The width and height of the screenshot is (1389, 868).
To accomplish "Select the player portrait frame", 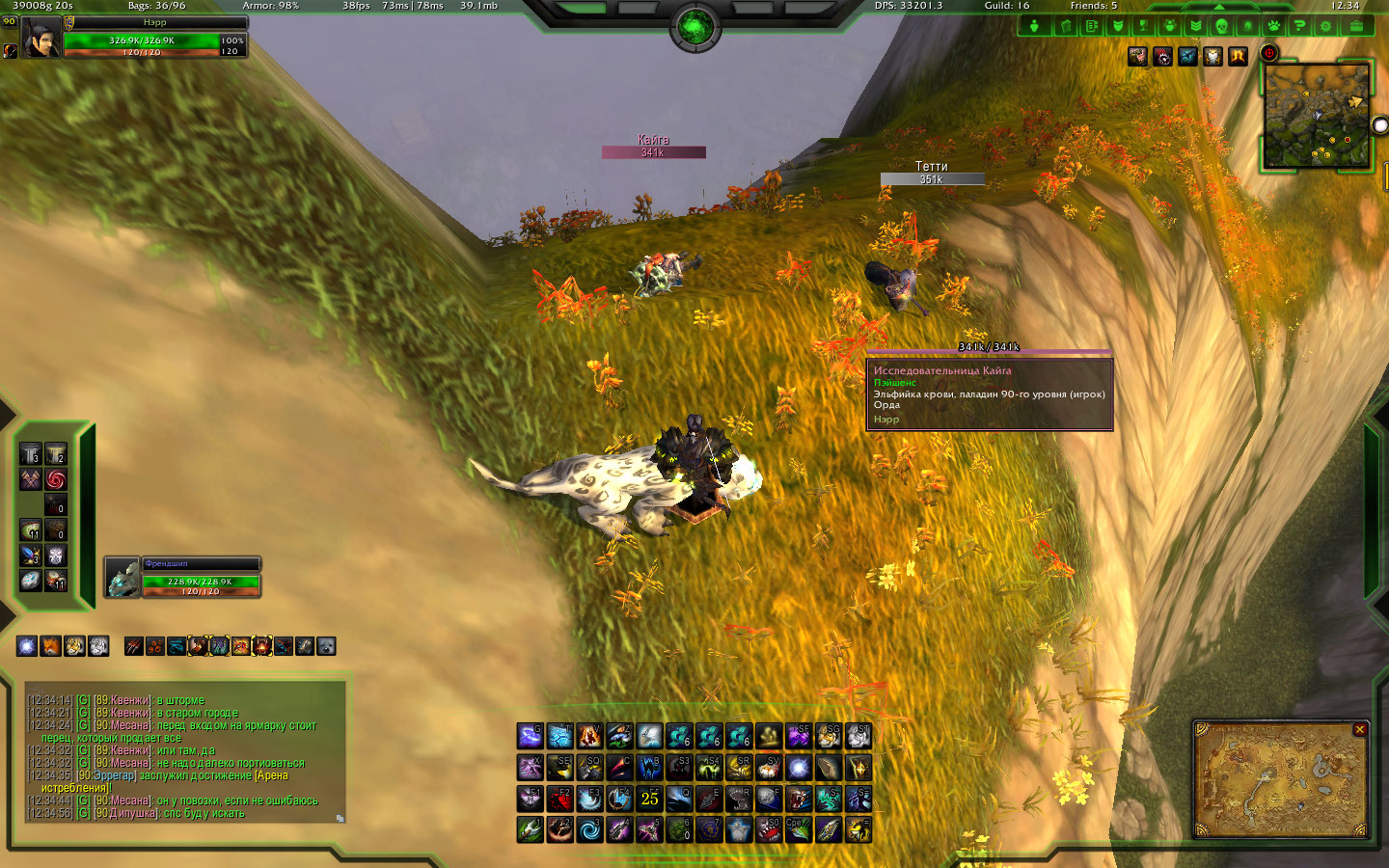I will 42,38.
